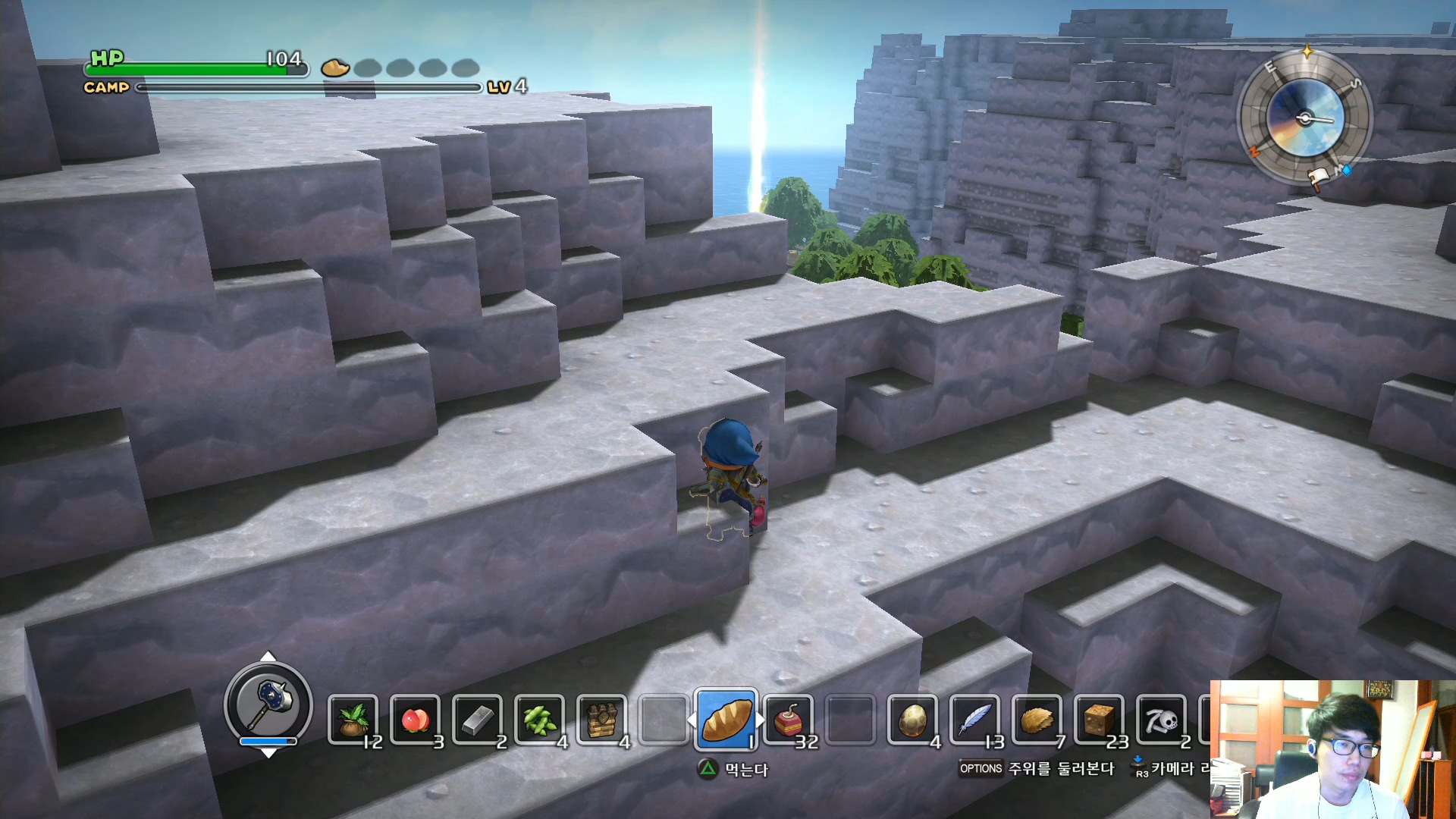Choose the earth block slot

[1099, 720]
